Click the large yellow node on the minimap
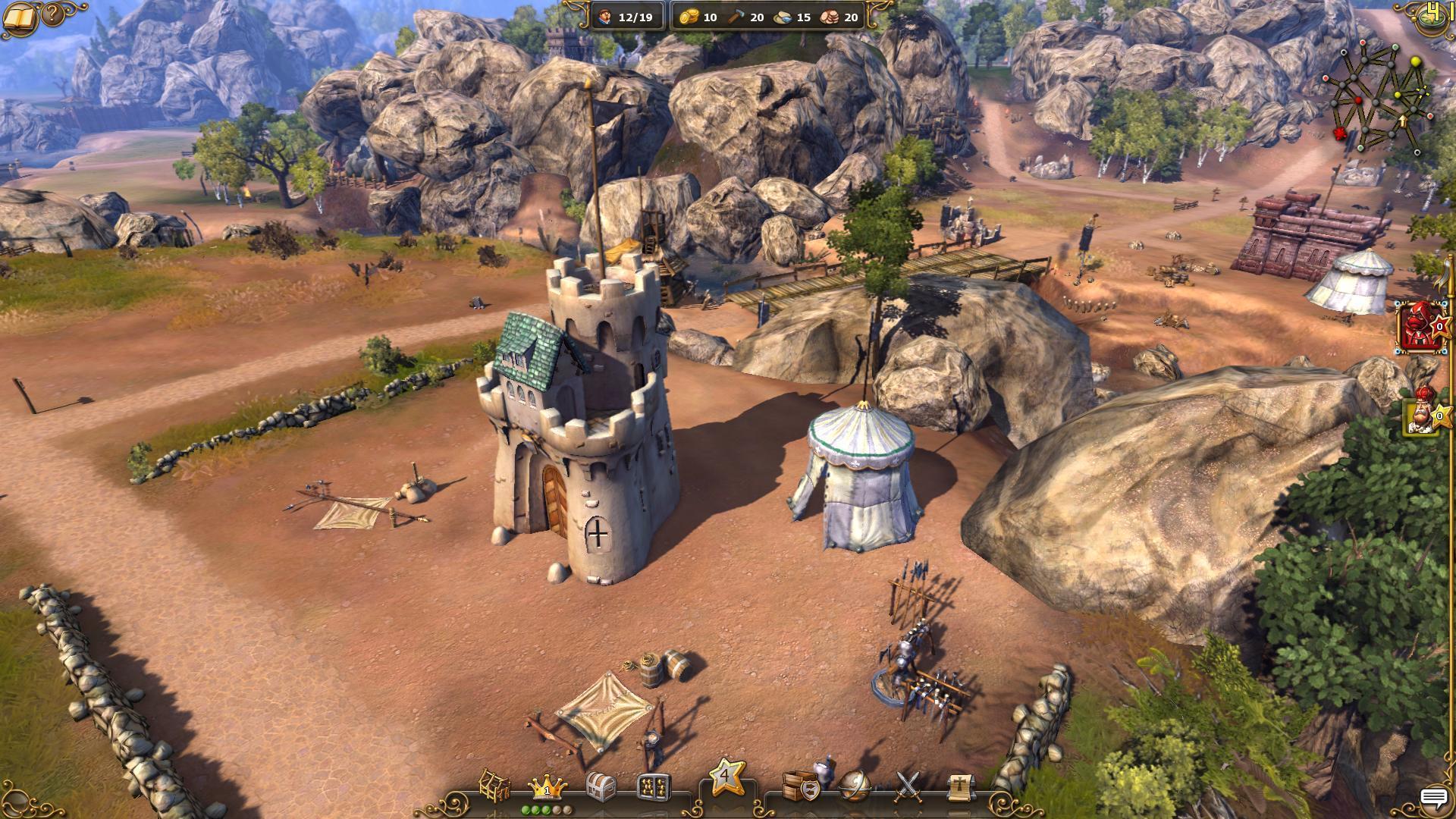 pyautogui.click(x=1415, y=61)
